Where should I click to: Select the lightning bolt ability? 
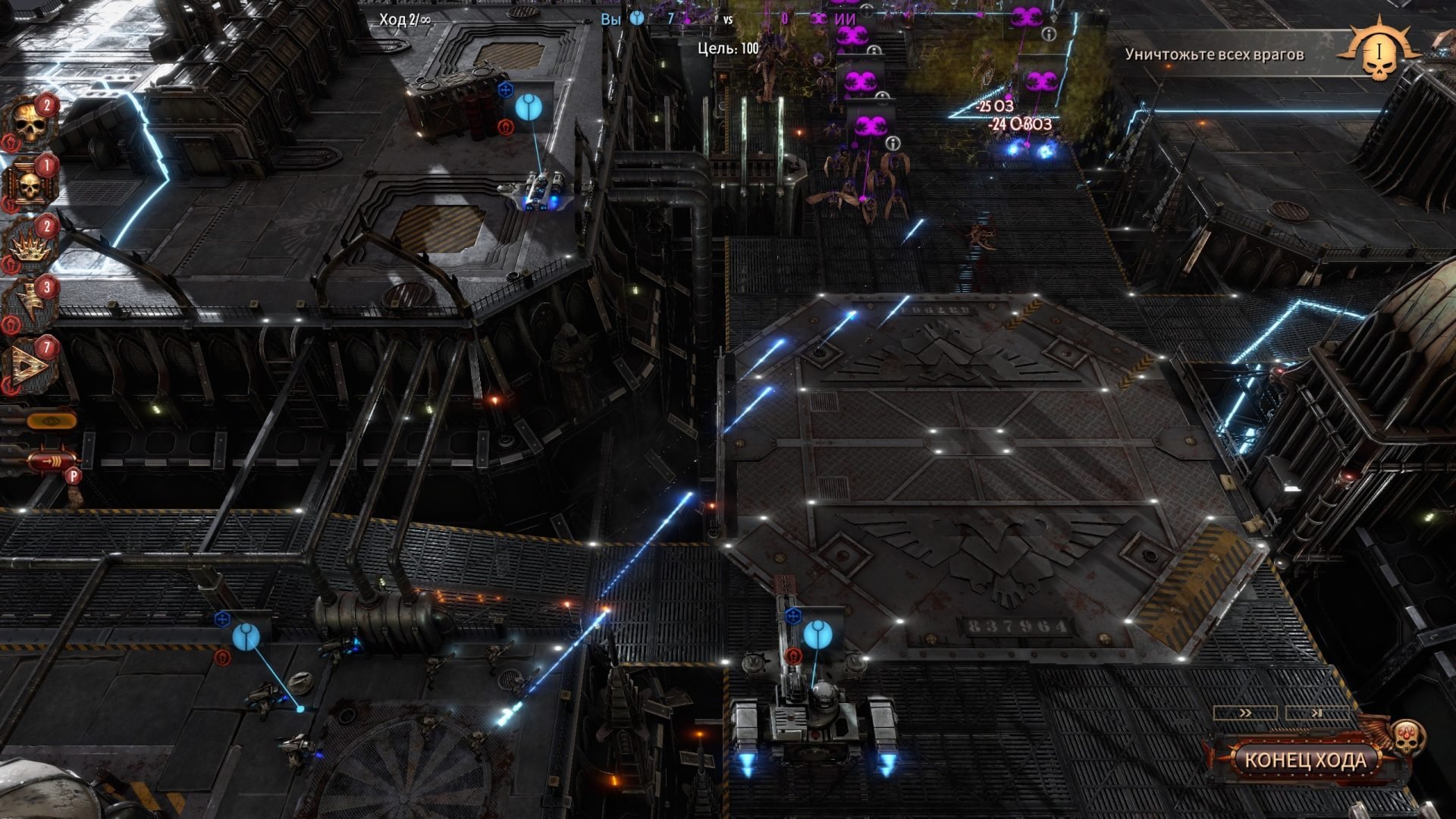coord(29,306)
